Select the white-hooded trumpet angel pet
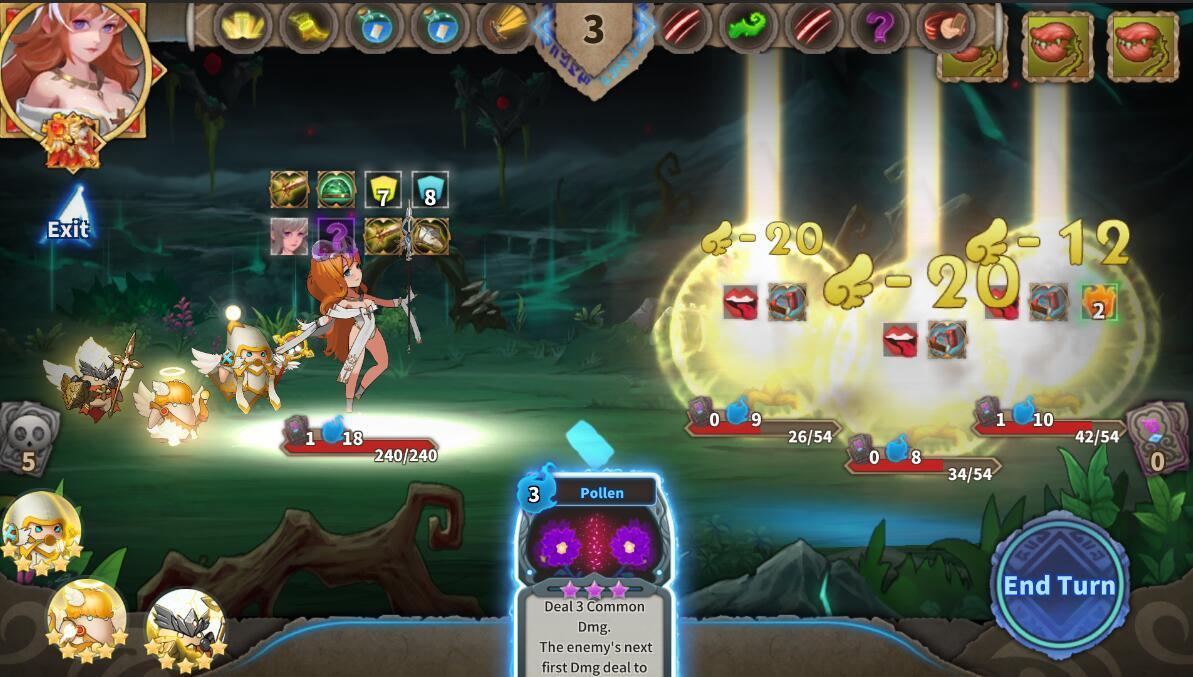Image resolution: width=1193 pixels, height=677 pixels. coord(40,532)
